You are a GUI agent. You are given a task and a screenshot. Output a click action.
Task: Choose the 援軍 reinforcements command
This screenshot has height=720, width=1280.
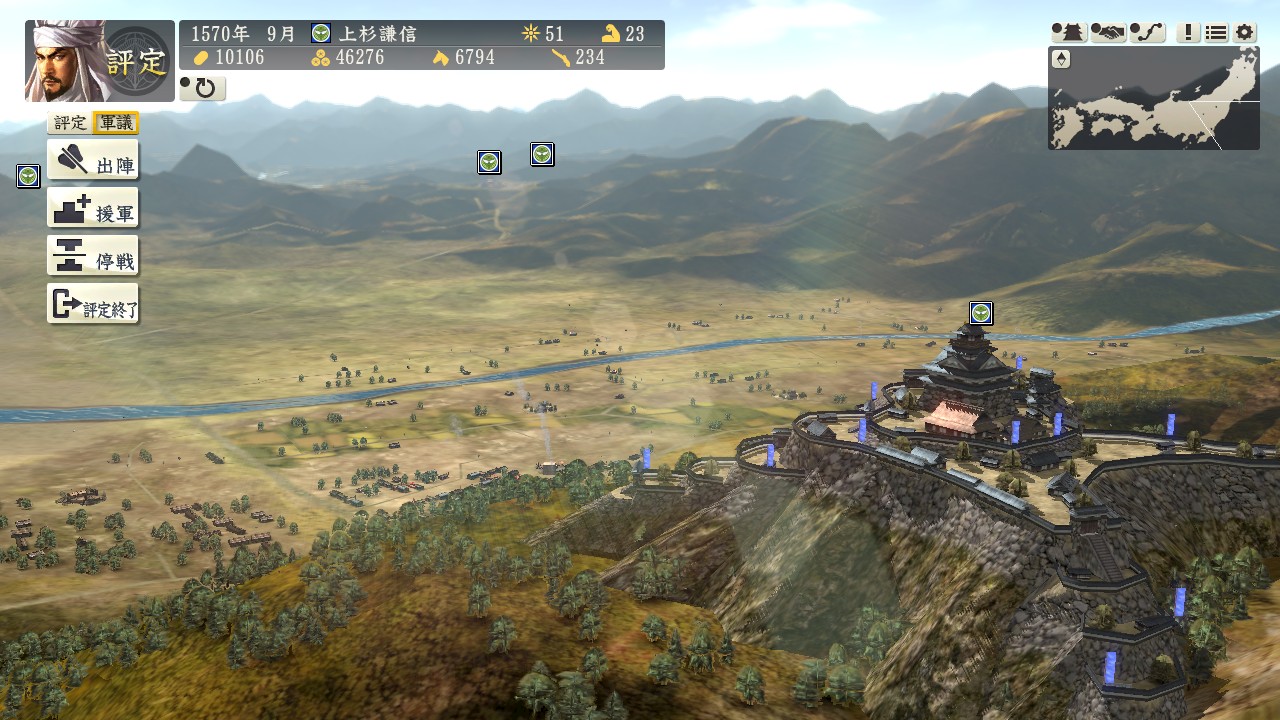pos(93,208)
